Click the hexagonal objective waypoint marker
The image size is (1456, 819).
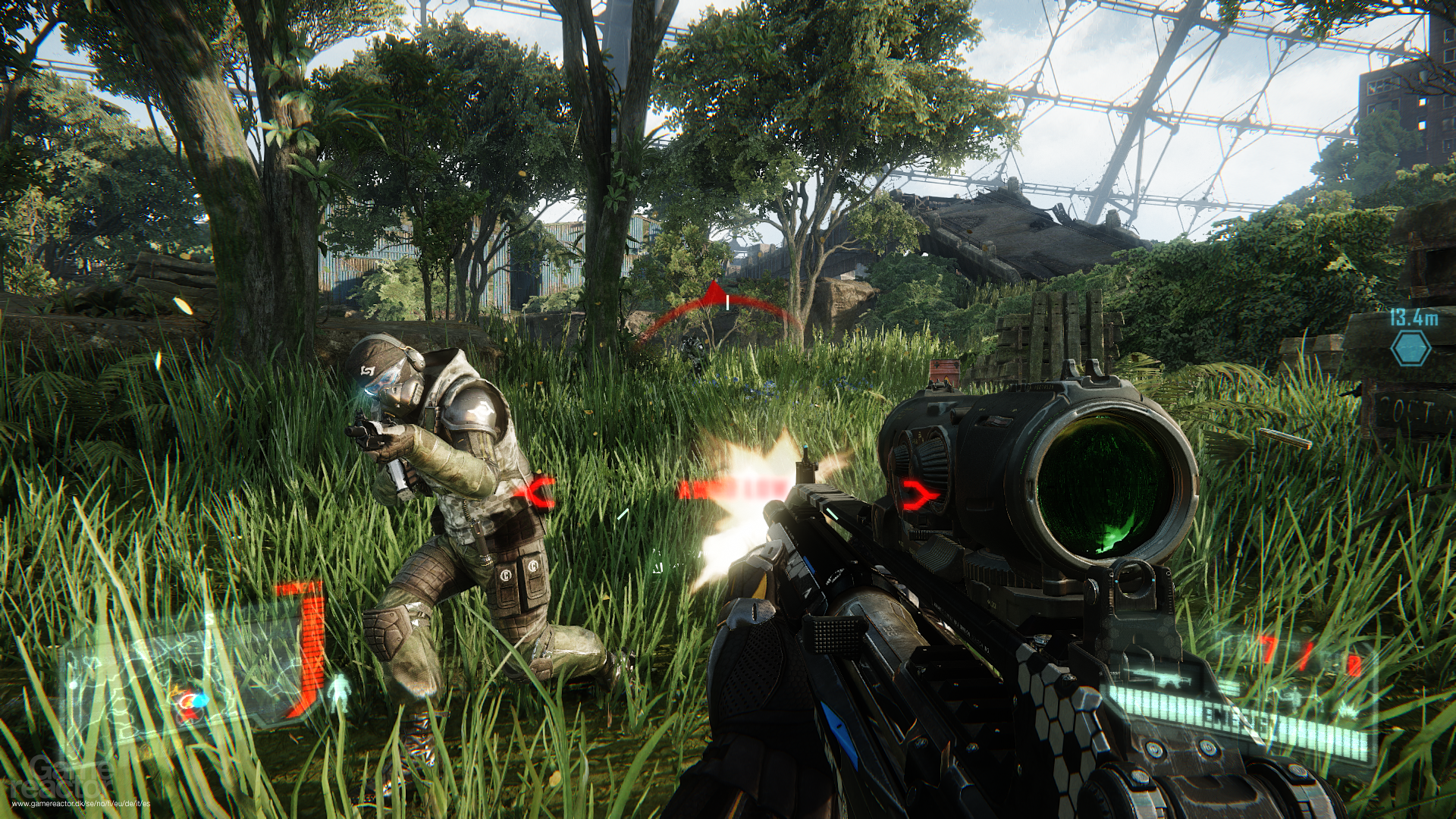(x=1411, y=348)
